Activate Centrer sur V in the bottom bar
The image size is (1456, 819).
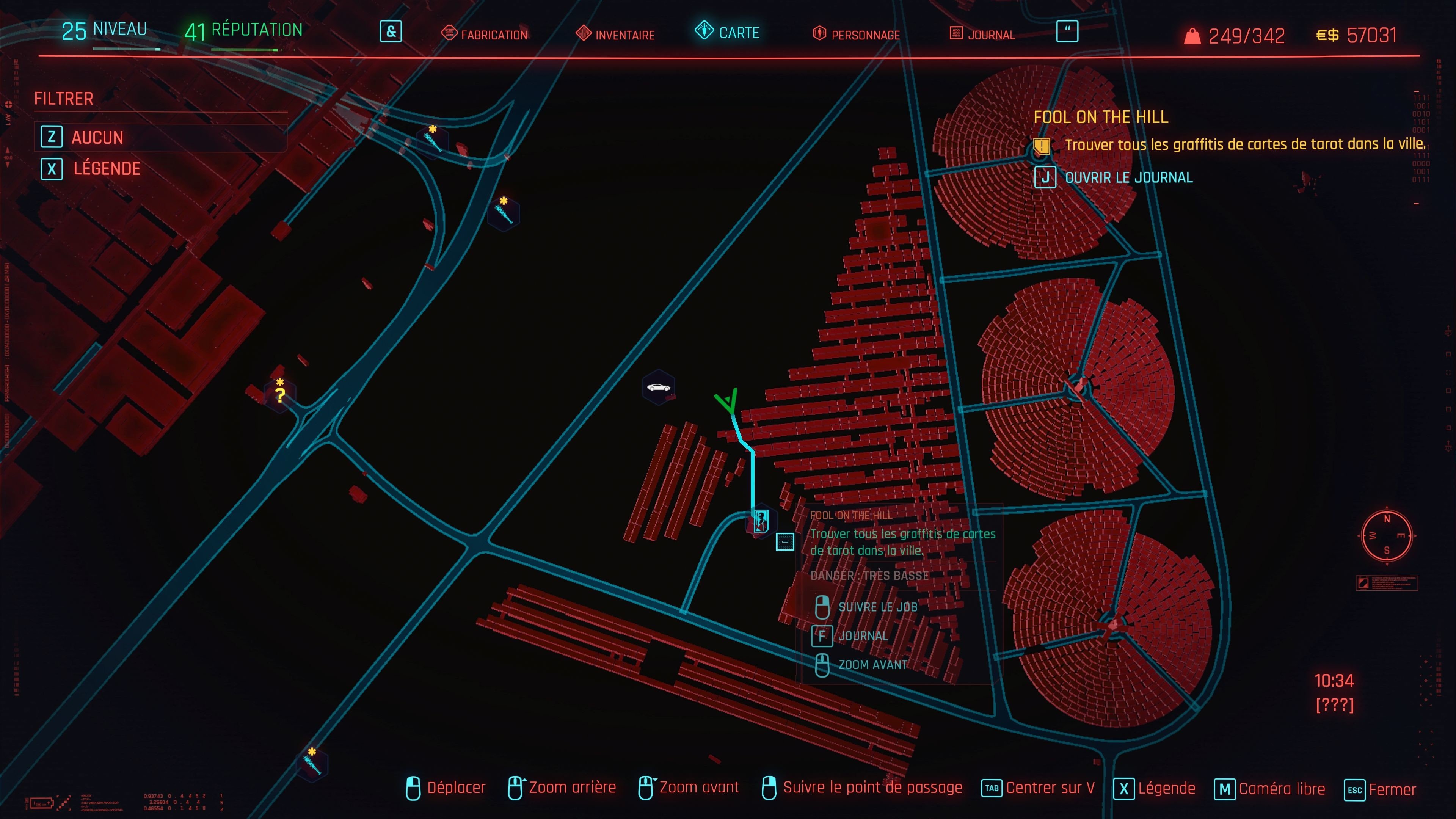pyautogui.click(x=1050, y=788)
